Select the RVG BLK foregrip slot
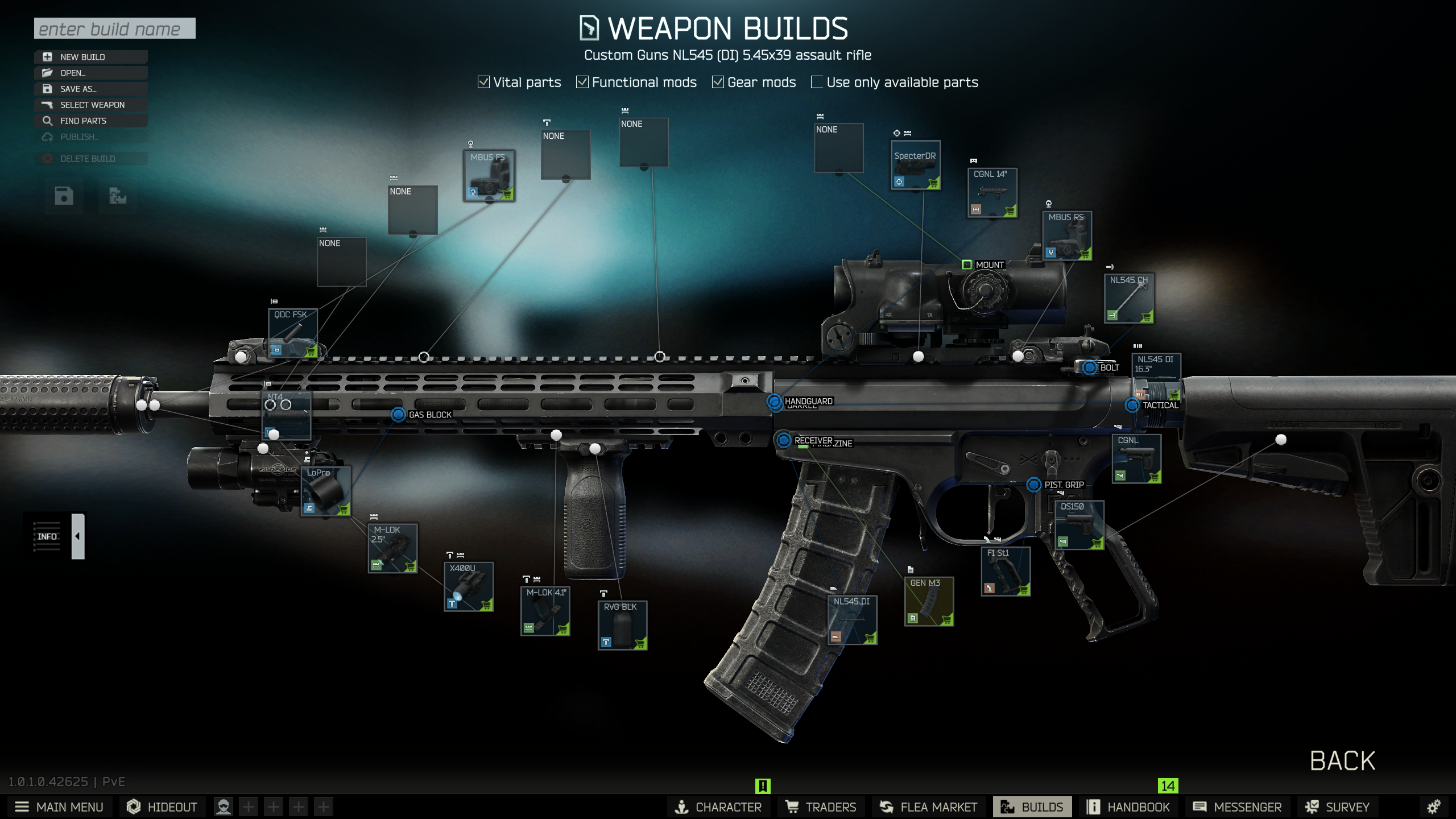This screenshot has width=1456, height=819. coord(622,625)
